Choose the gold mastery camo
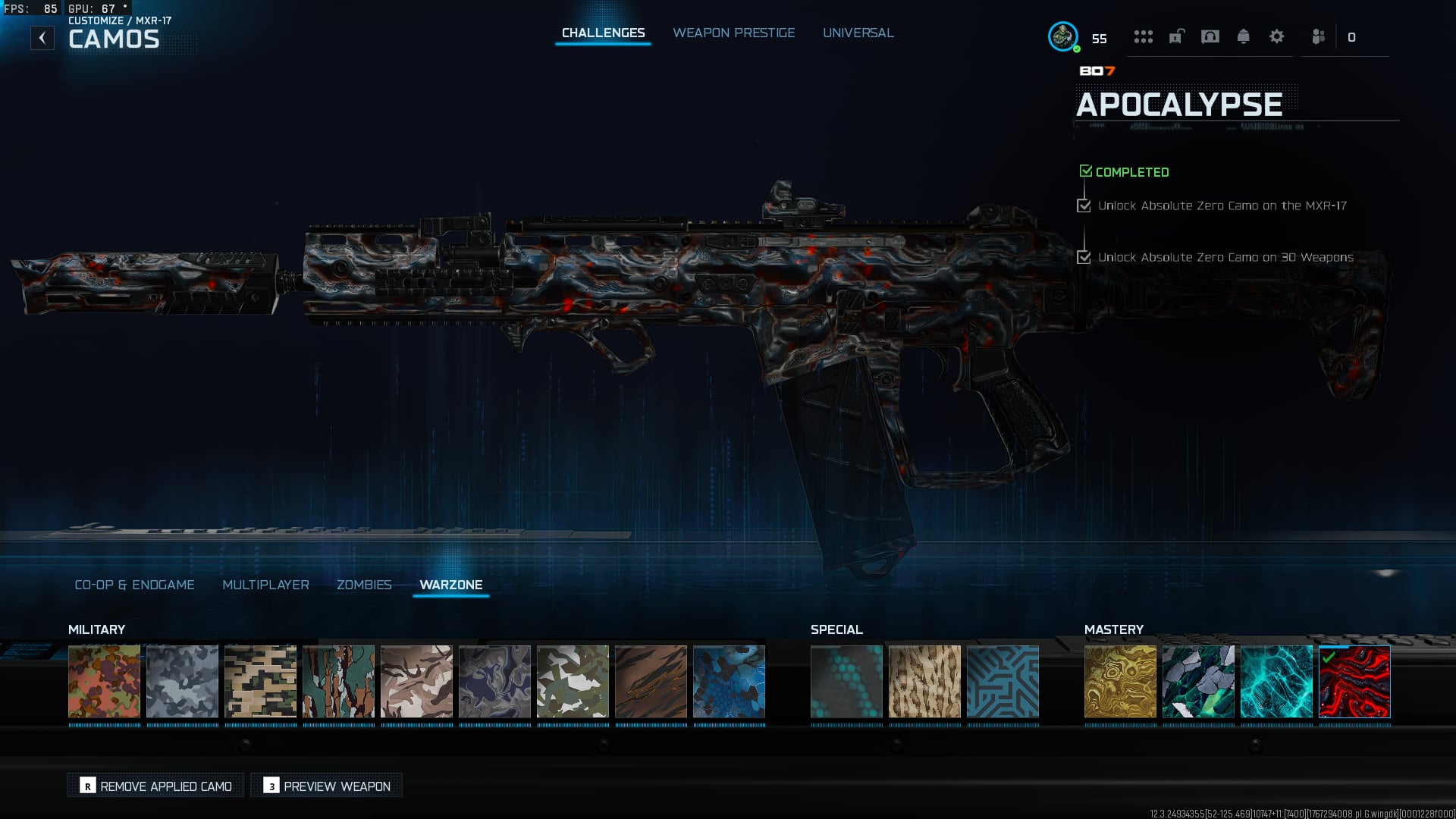 pos(1120,681)
